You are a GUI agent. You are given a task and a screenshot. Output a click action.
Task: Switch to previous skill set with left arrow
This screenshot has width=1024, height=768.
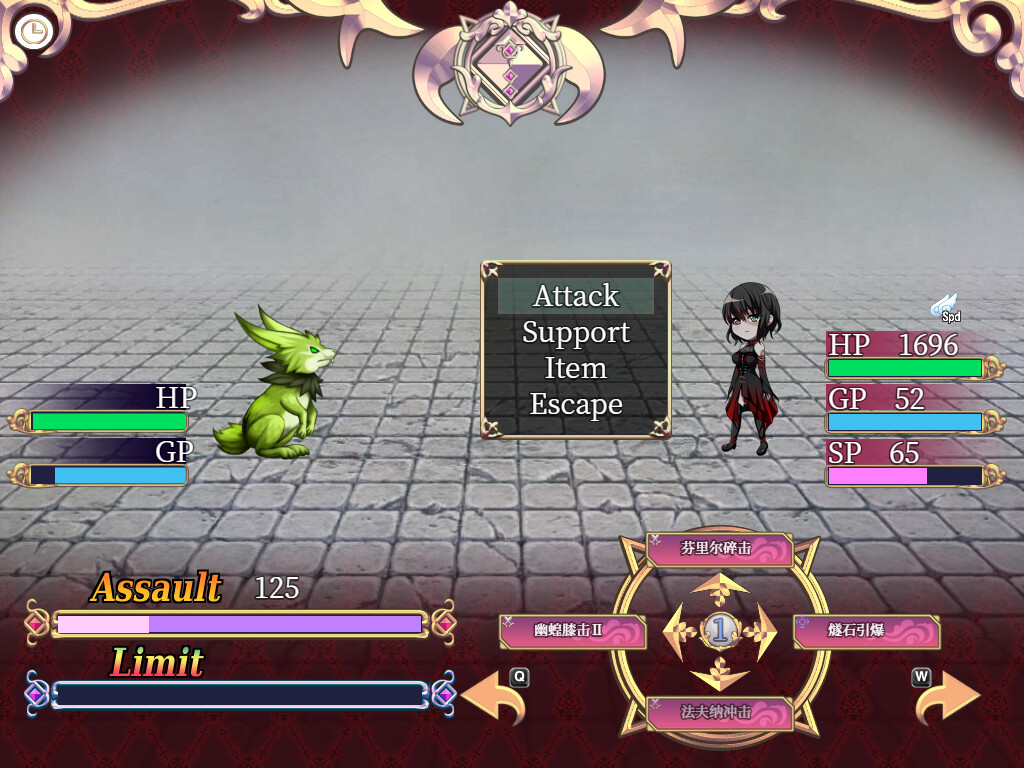pos(494,698)
